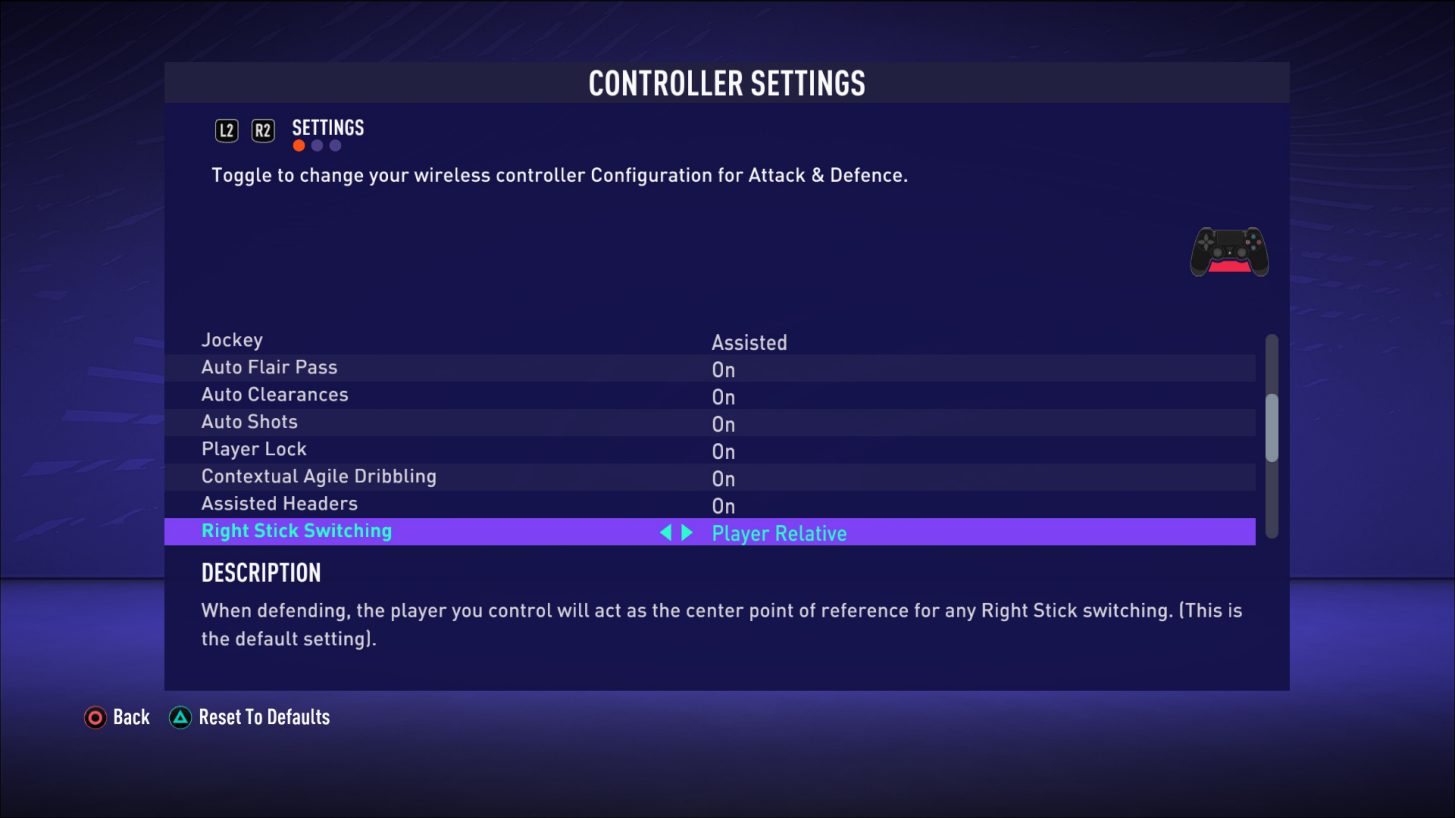
Task: Click the right arrow for Right Stick Switching
Action: pyautogui.click(x=686, y=532)
